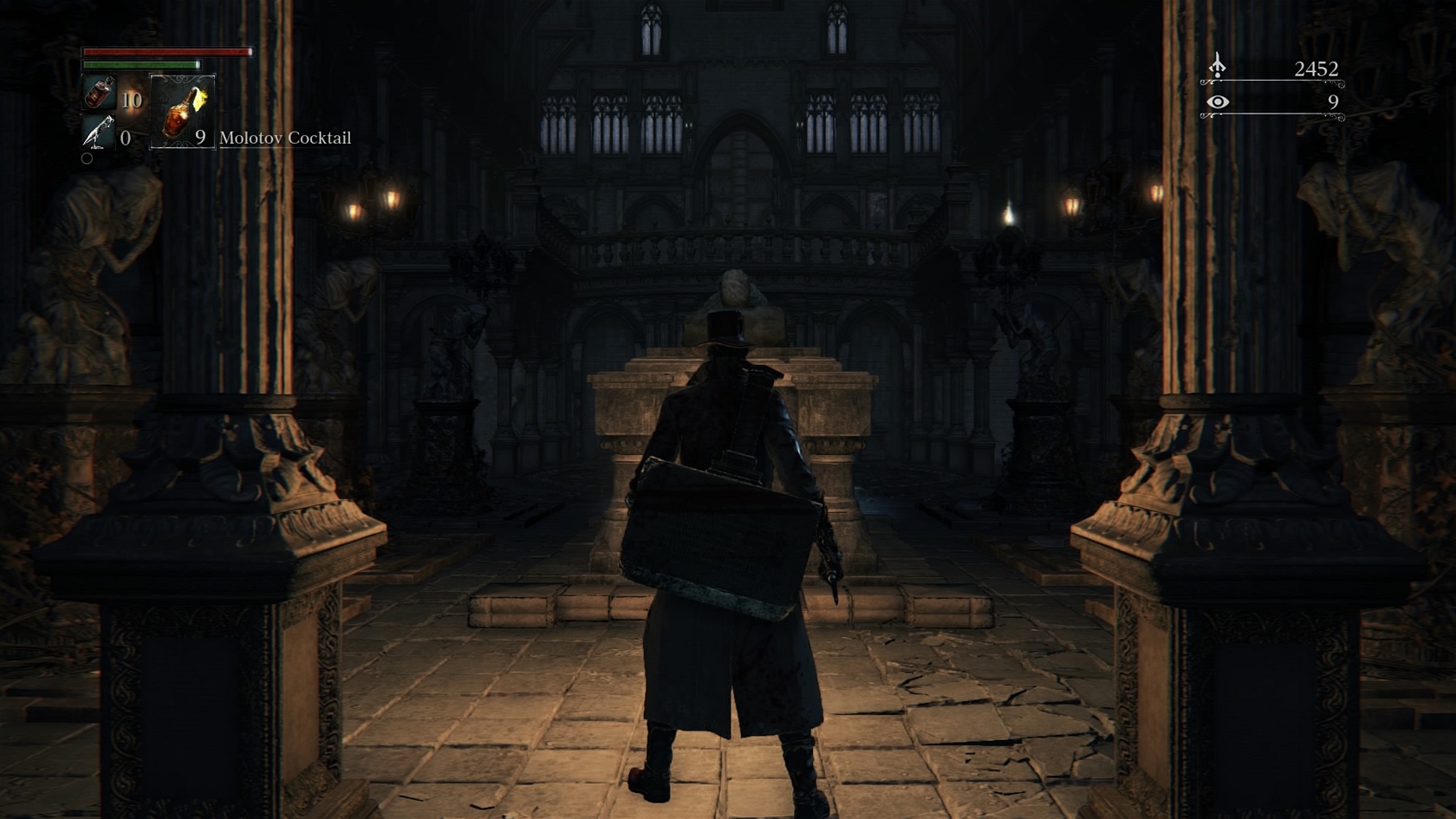
Task: Use the Molotov Cocktail quick item slot
Action: point(182,112)
